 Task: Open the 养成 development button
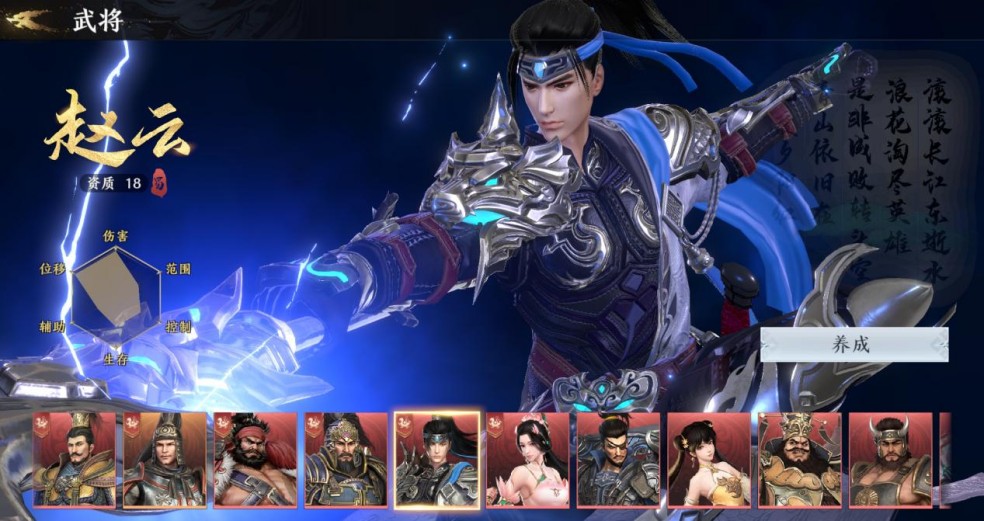853,345
